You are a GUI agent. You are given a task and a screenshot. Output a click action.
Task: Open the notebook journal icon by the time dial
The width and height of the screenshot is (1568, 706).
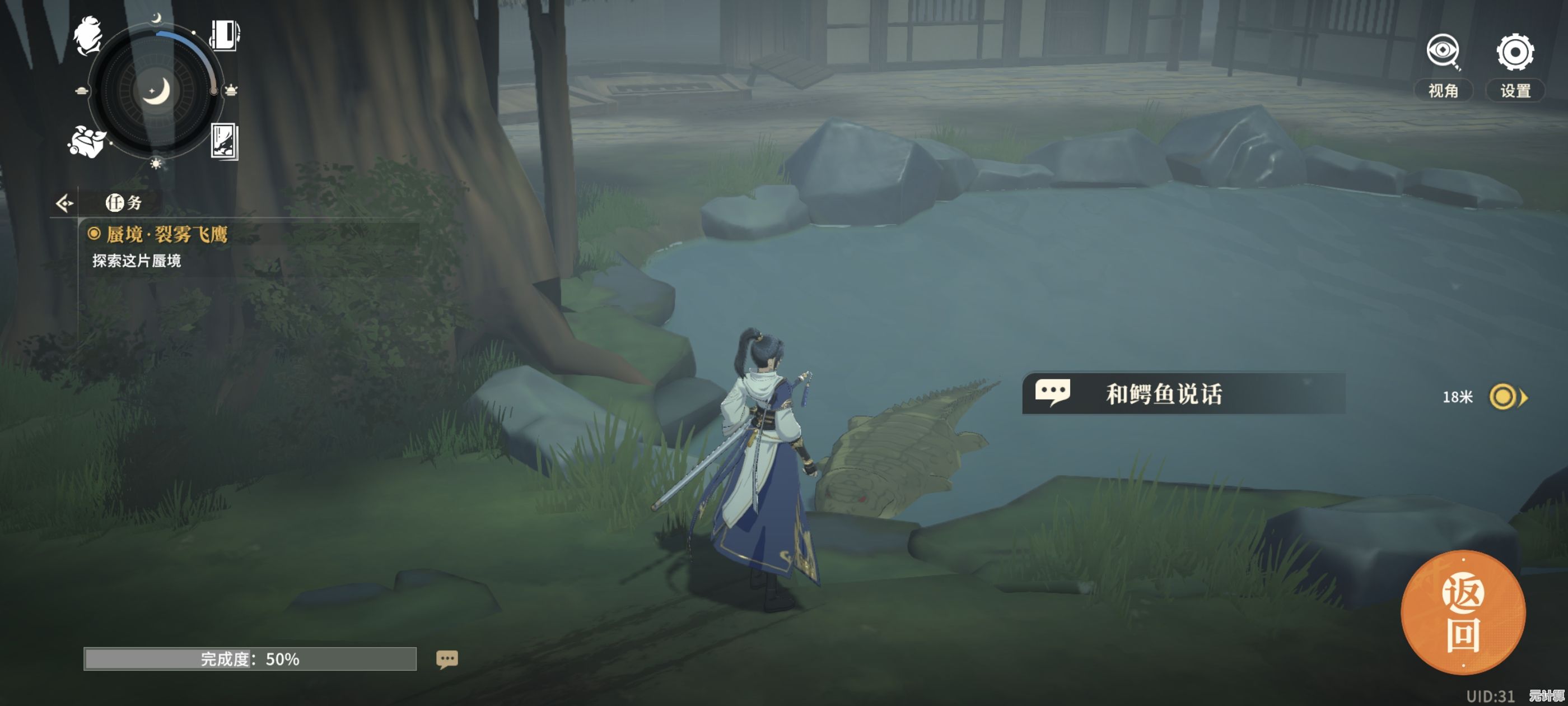click(225, 35)
